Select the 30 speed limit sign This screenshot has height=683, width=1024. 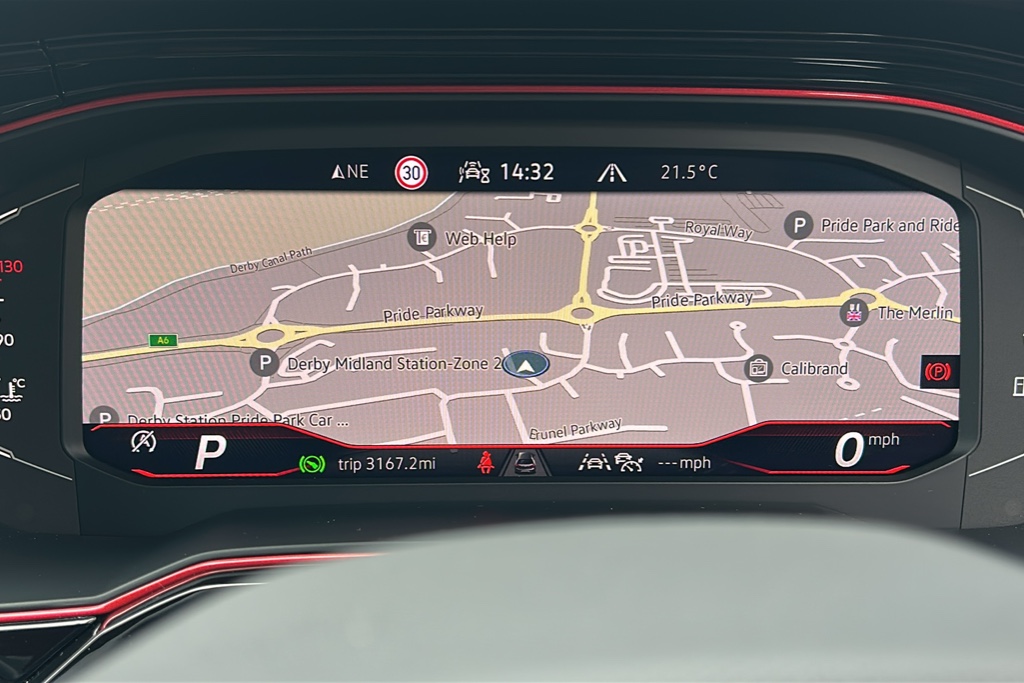(x=411, y=172)
